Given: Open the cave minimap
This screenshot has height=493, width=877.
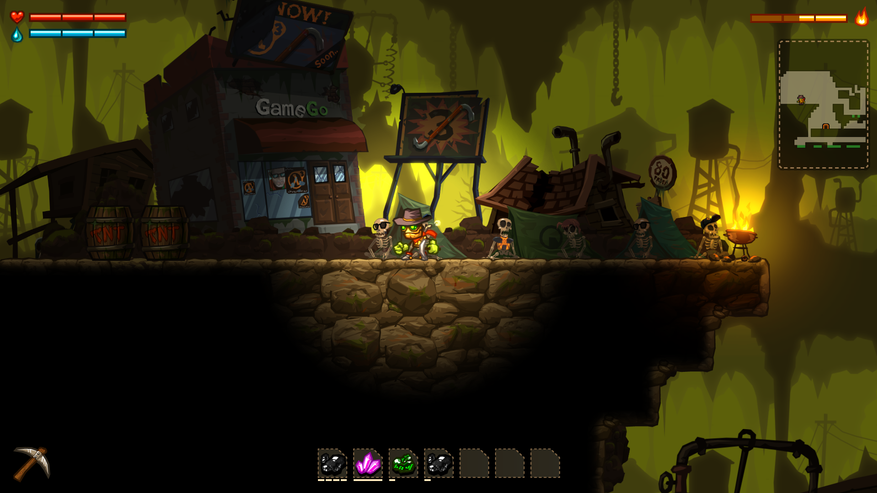Looking at the screenshot, I should [823, 105].
